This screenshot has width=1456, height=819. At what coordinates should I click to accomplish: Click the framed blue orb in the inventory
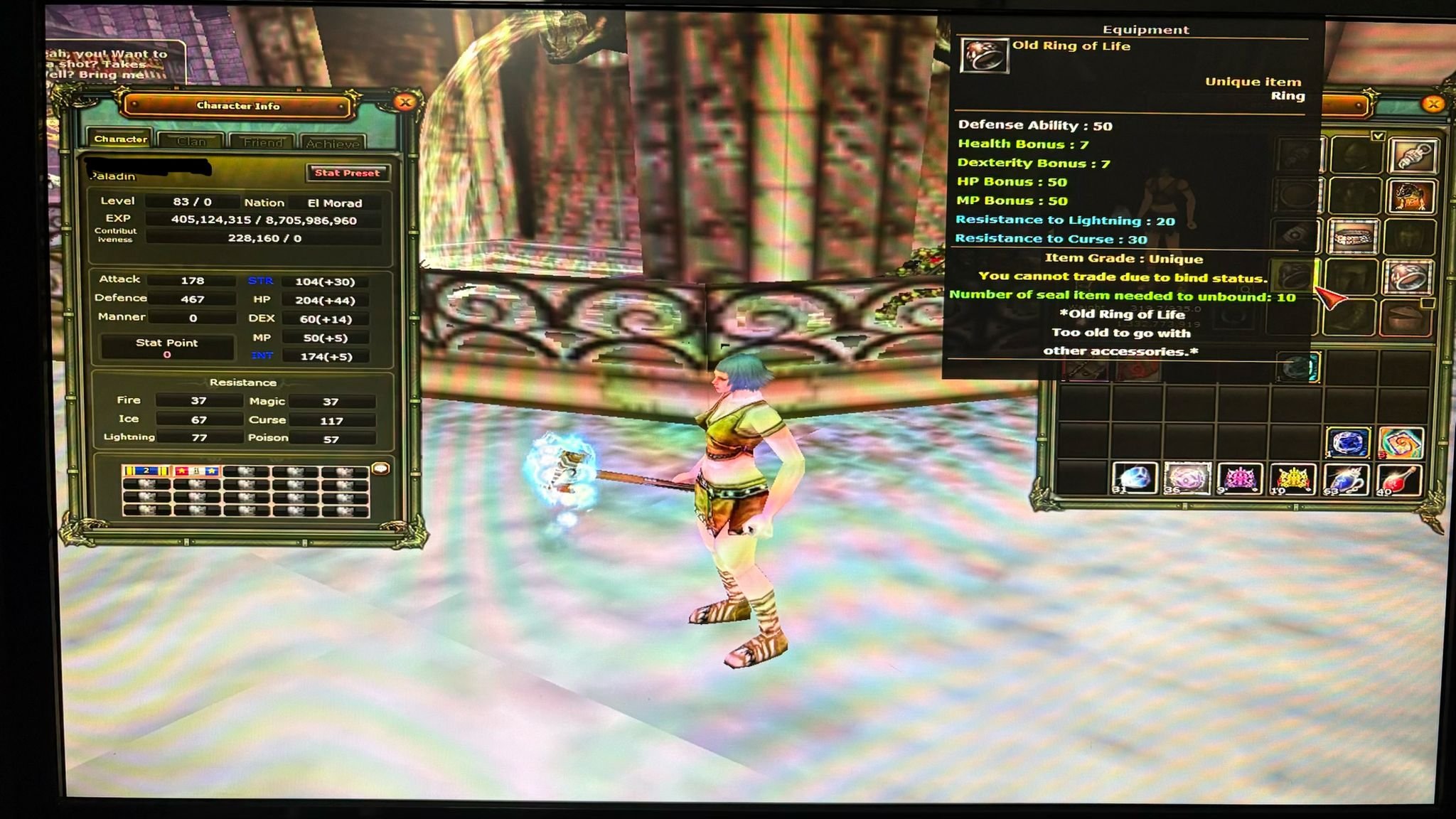[x=1349, y=442]
